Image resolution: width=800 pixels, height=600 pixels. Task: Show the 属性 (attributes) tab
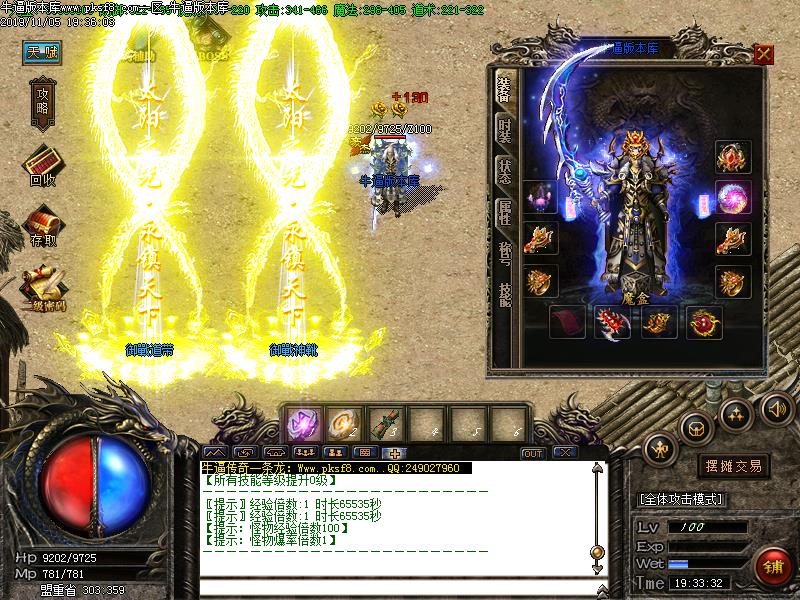pos(505,209)
